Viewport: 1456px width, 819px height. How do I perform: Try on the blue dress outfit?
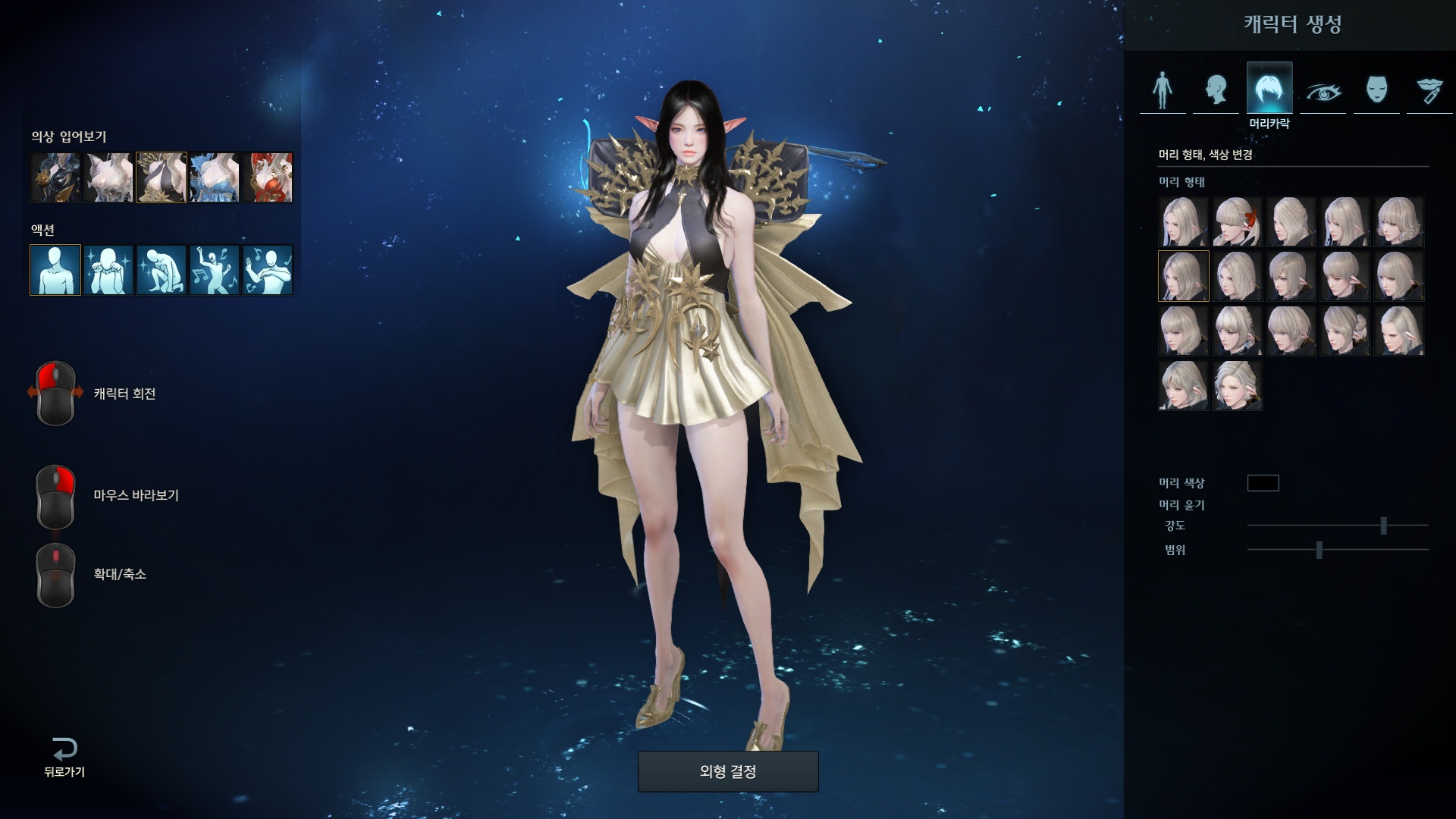pyautogui.click(x=215, y=177)
